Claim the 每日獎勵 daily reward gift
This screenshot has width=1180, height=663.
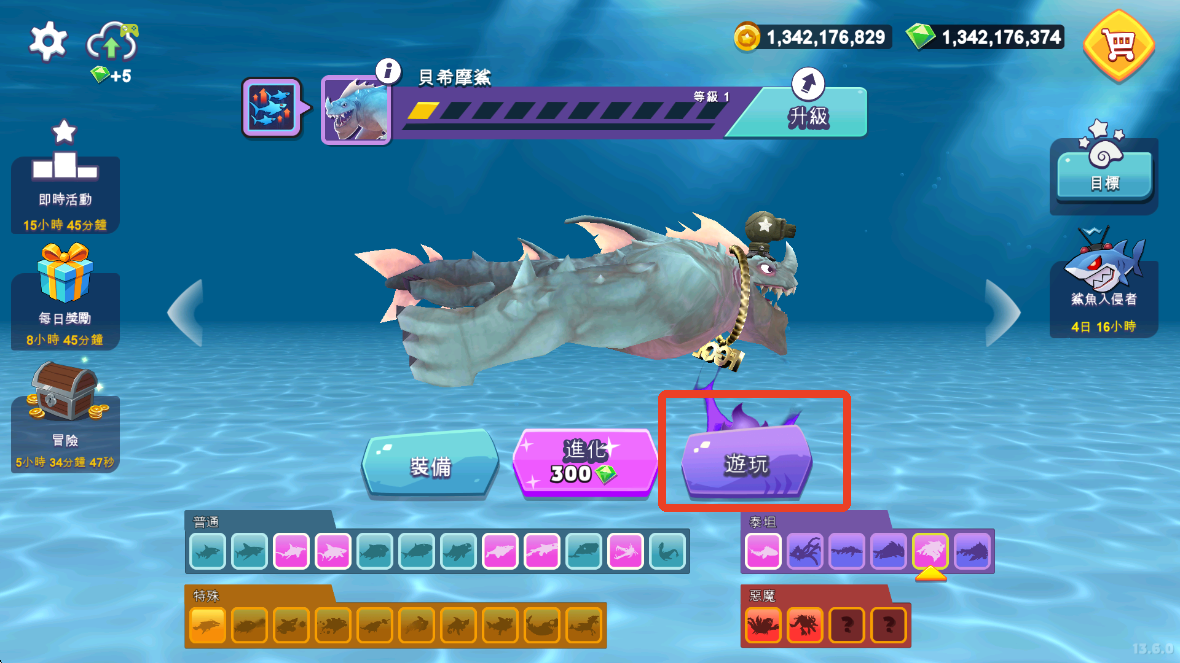65,297
